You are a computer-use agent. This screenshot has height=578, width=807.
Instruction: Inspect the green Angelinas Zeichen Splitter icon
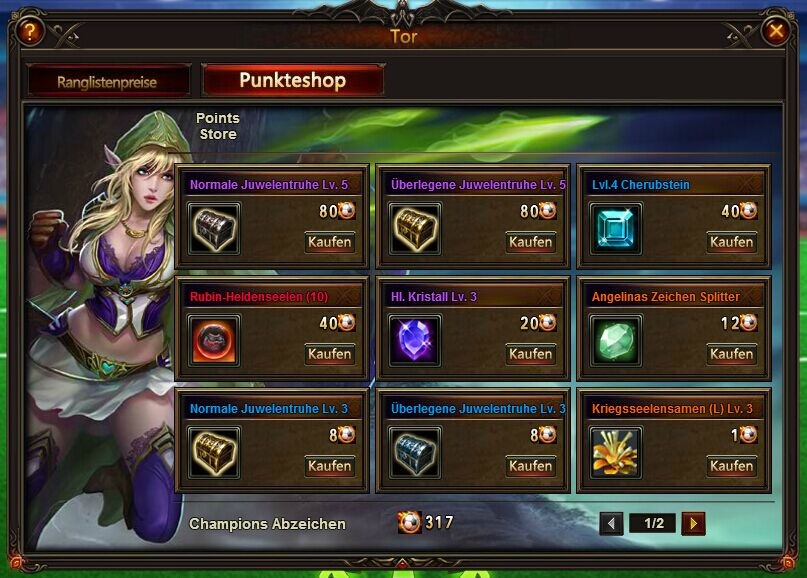[x=615, y=341]
